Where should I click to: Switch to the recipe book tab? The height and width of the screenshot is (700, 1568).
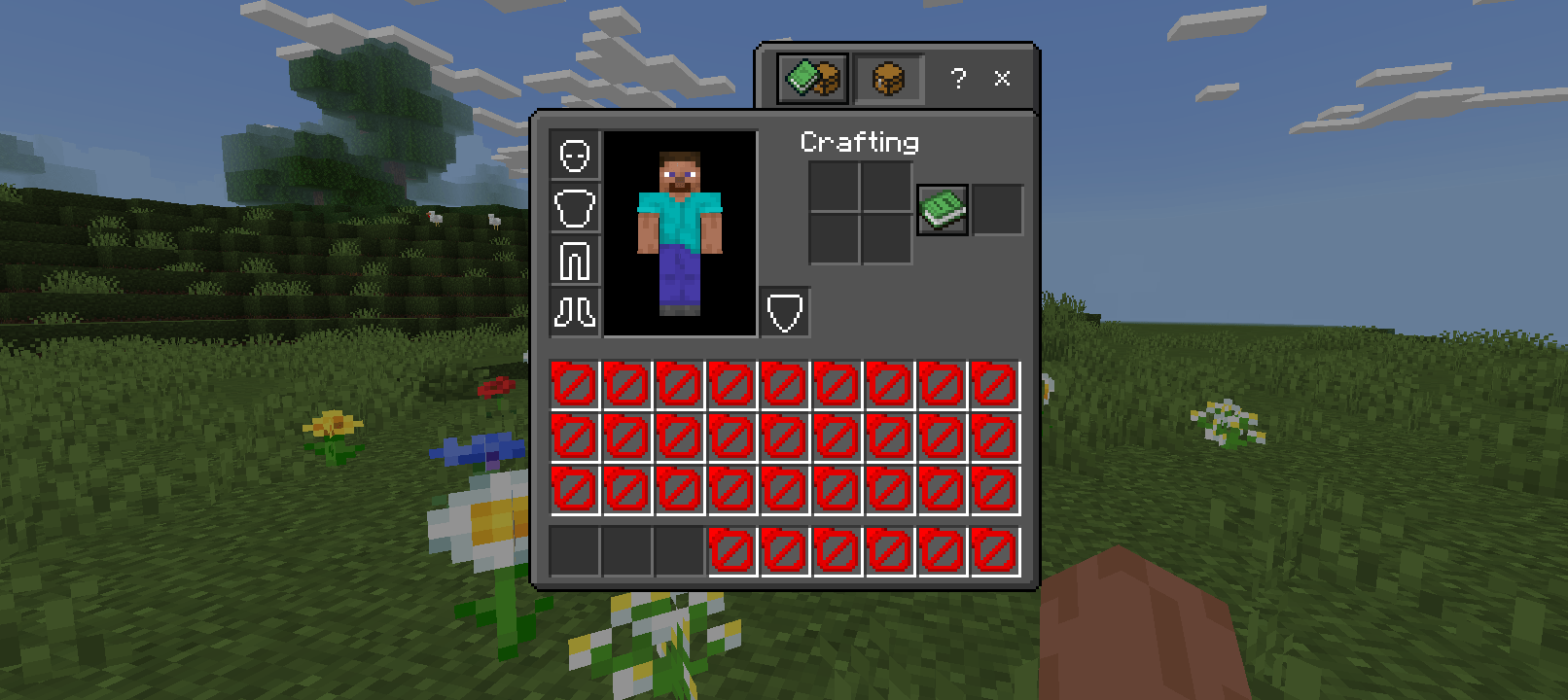tap(810, 79)
